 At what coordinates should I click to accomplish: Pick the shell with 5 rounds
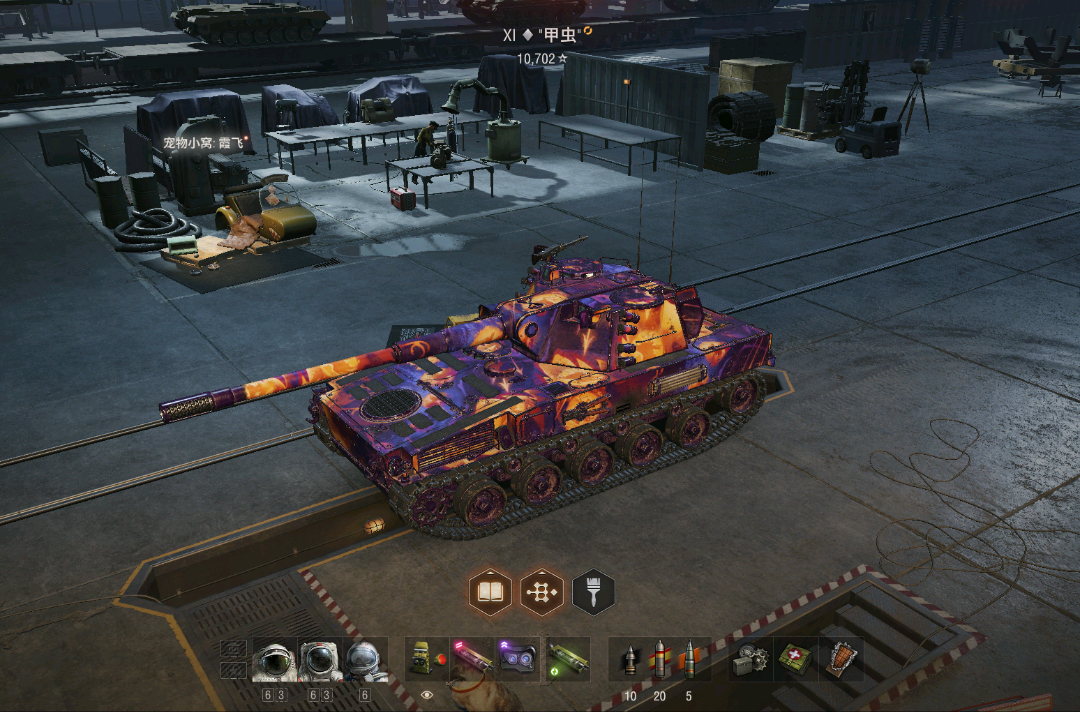689,659
